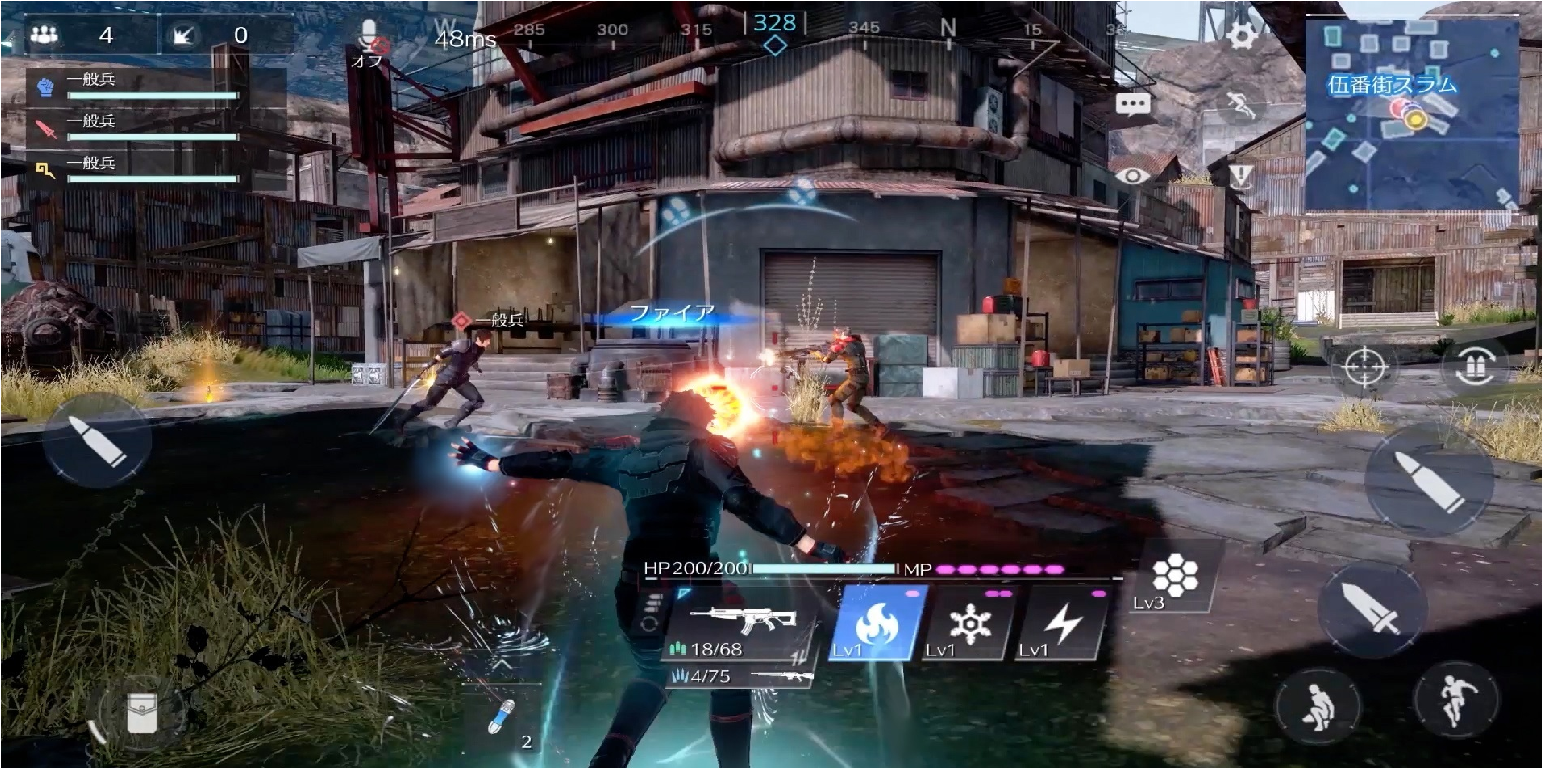The width and height of the screenshot is (1542, 768).
Task: Expand the Sector 5 Slums minimap
Action: coord(1412,114)
